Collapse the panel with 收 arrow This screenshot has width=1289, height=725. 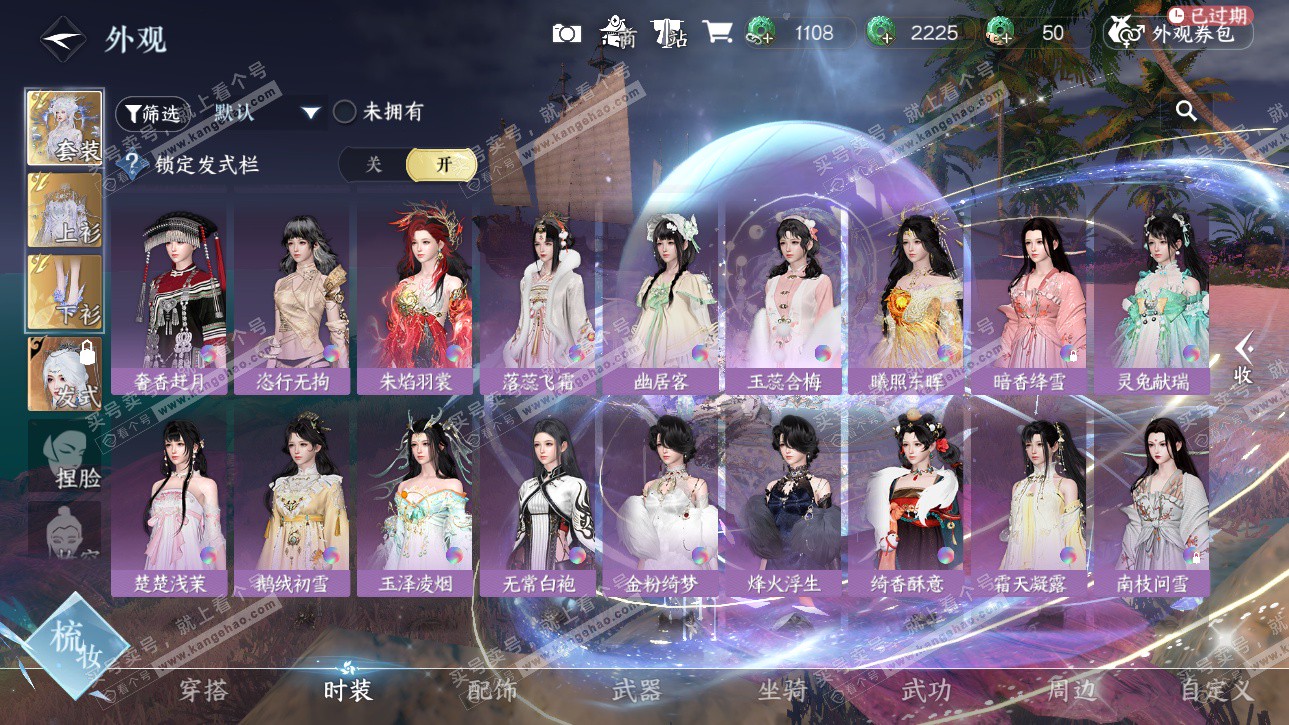1243,358
